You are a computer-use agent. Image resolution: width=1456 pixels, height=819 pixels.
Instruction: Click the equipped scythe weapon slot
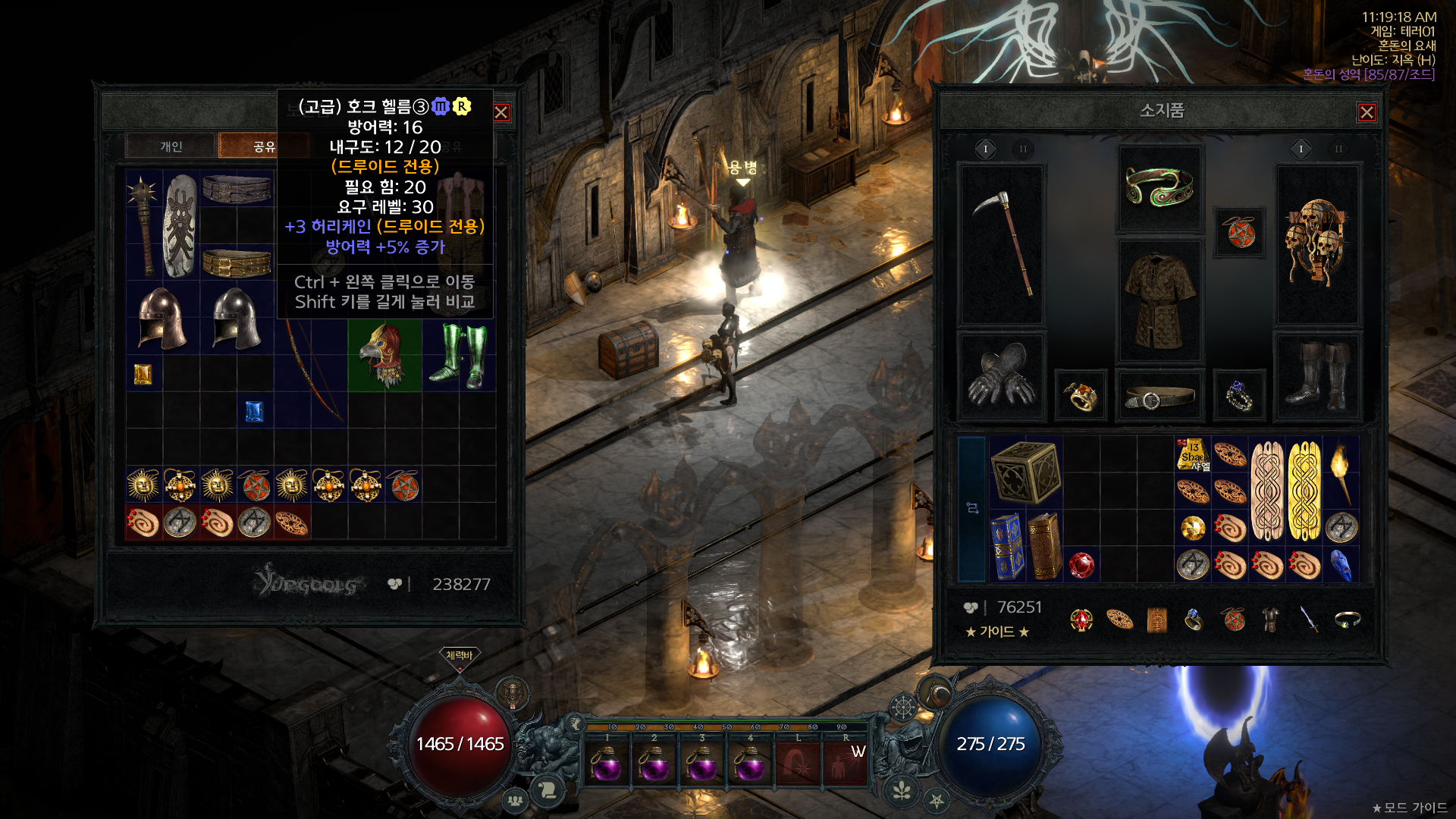pos(1002,243)
